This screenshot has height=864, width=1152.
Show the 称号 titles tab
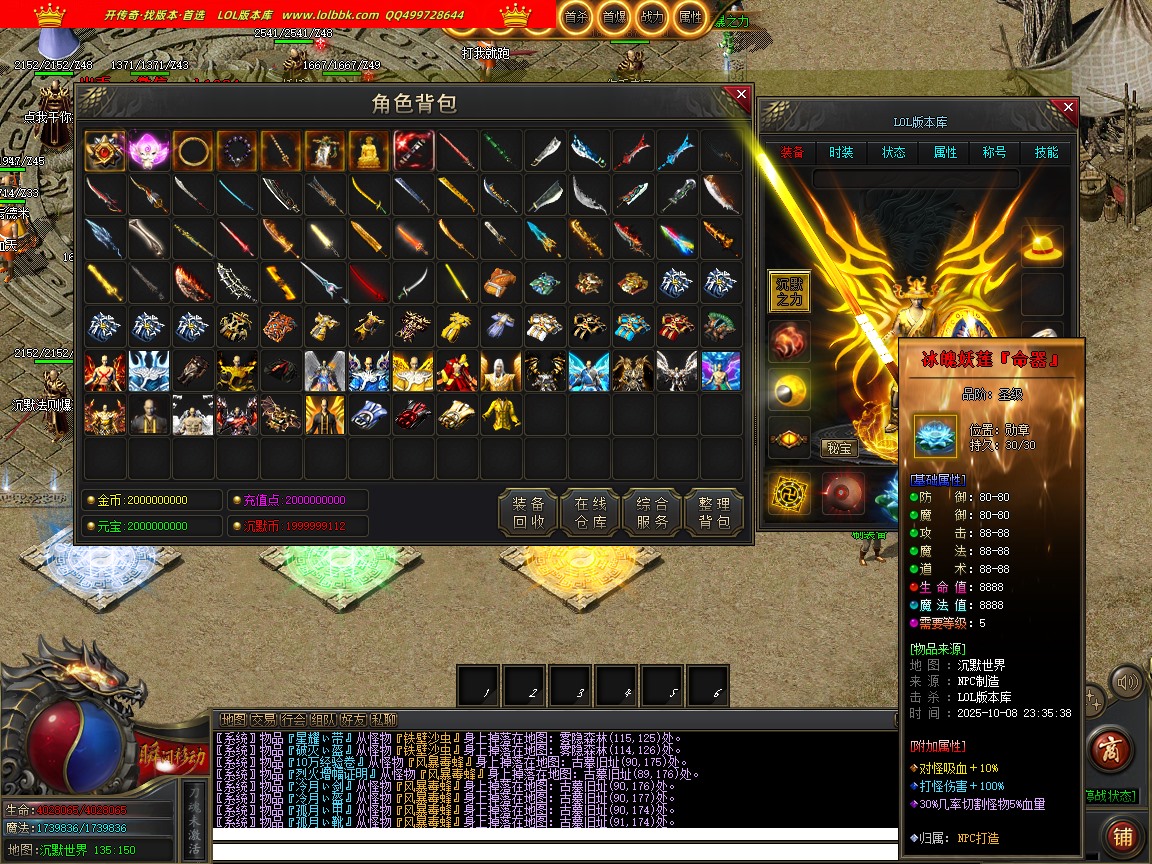(x=995, y=153)
